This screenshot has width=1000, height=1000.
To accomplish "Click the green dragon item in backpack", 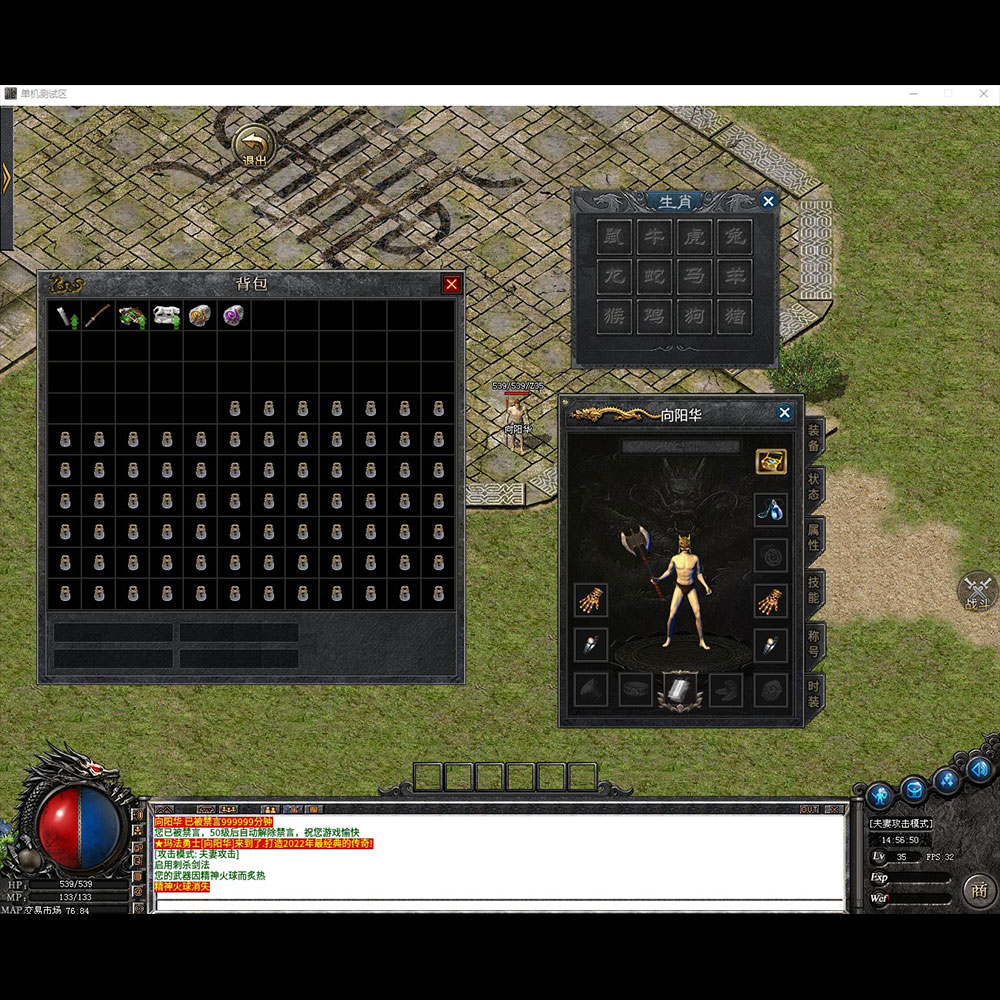I will coord(132,317).
